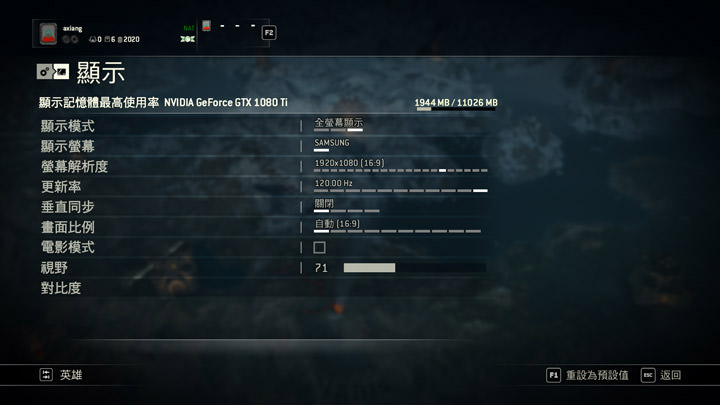The image size is (720, 405).
Task: Choose the 顯示螢幕 monitor setting row
Action: 68,146
